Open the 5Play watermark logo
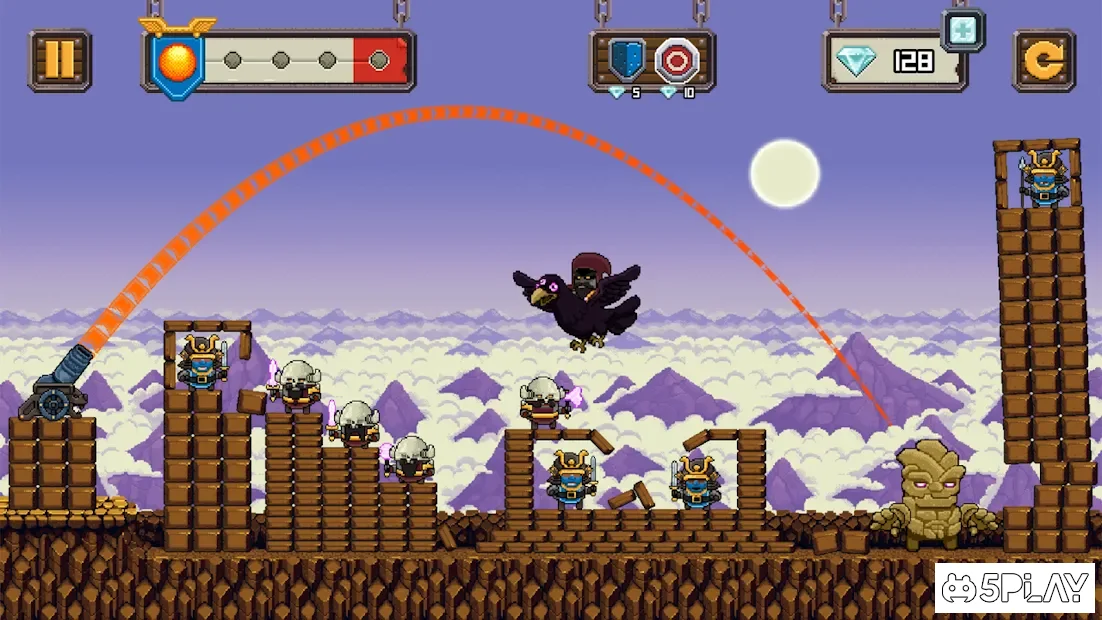 click(1014, 588)
